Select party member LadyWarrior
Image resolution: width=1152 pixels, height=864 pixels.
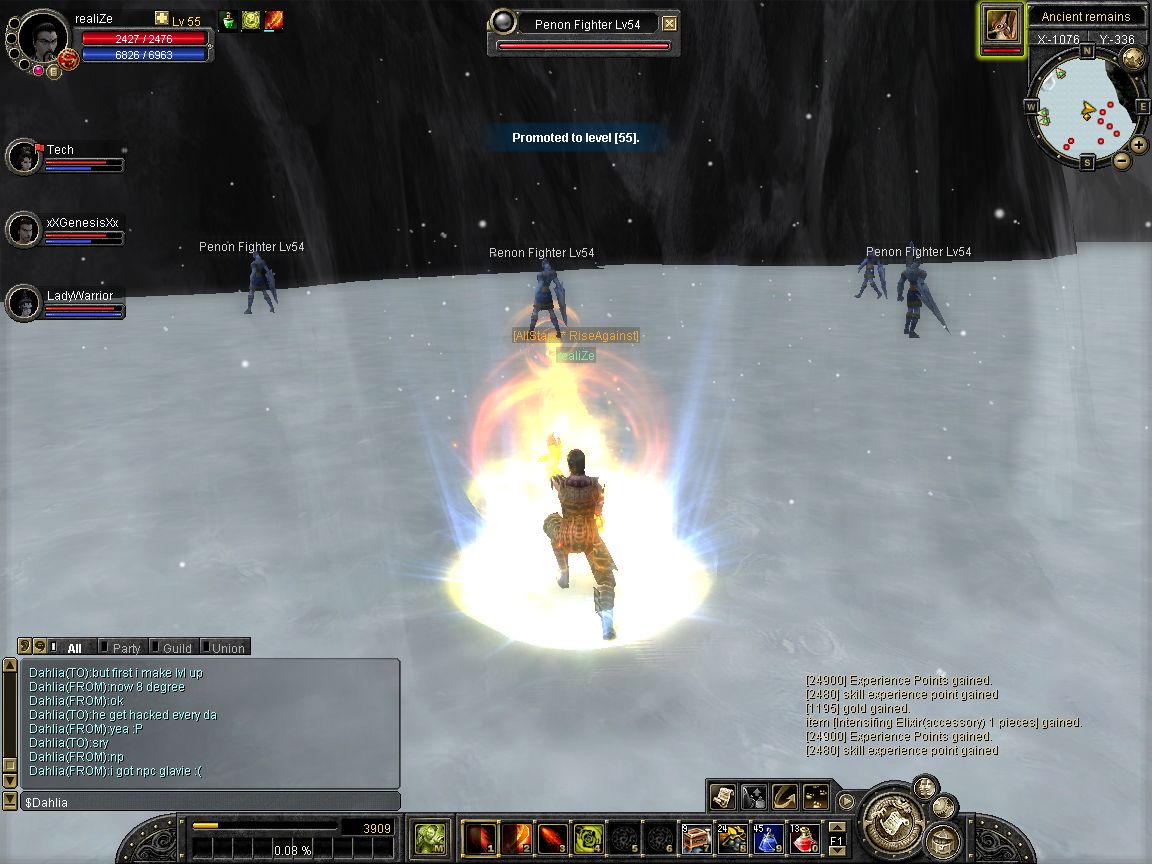[23, 302]
